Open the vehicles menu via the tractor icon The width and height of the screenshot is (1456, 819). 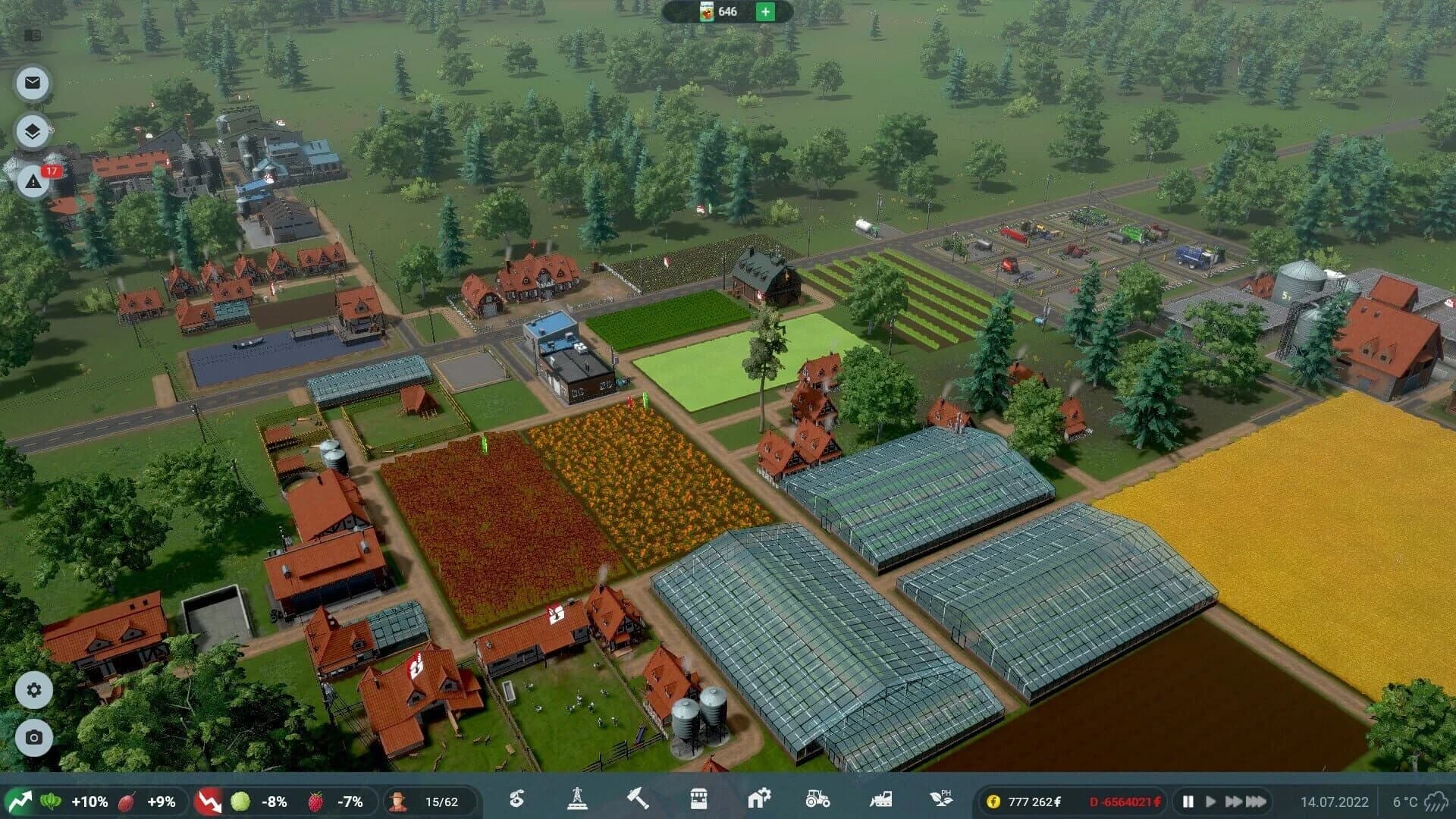817,799
